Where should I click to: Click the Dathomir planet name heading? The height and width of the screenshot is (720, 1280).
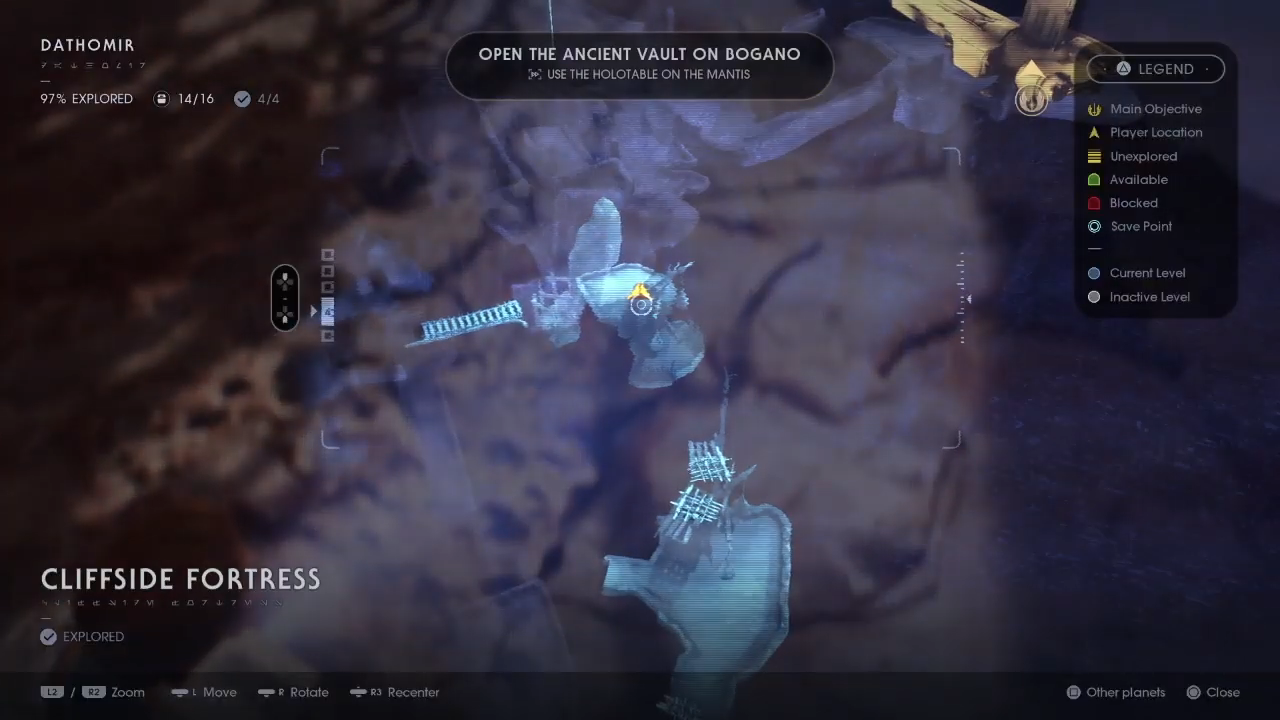[x=87, y=44]
